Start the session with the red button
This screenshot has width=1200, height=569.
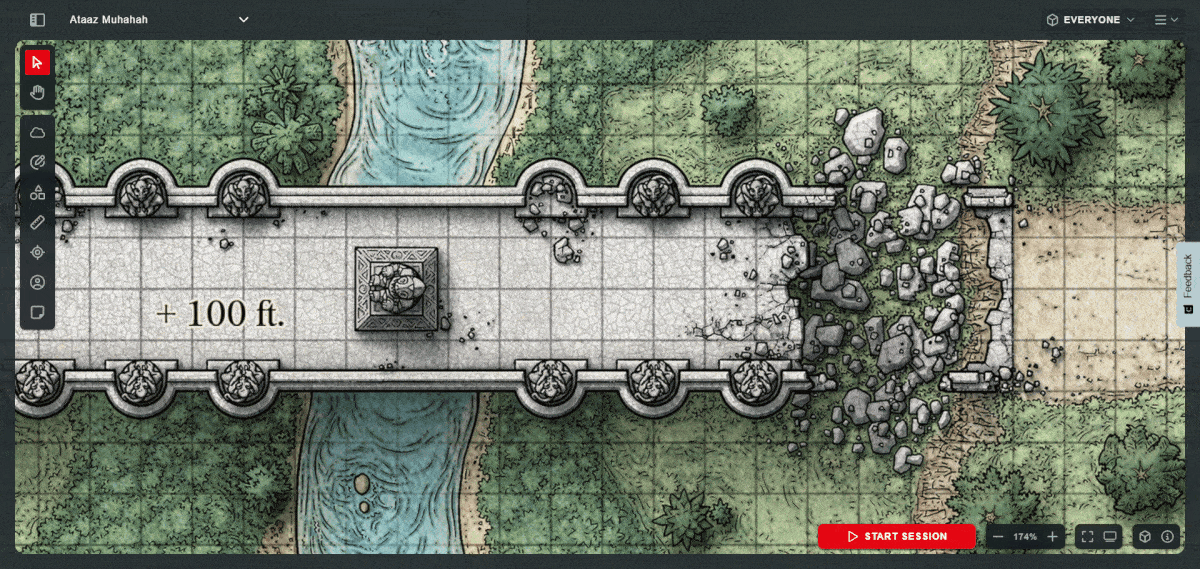pos(896,537)
